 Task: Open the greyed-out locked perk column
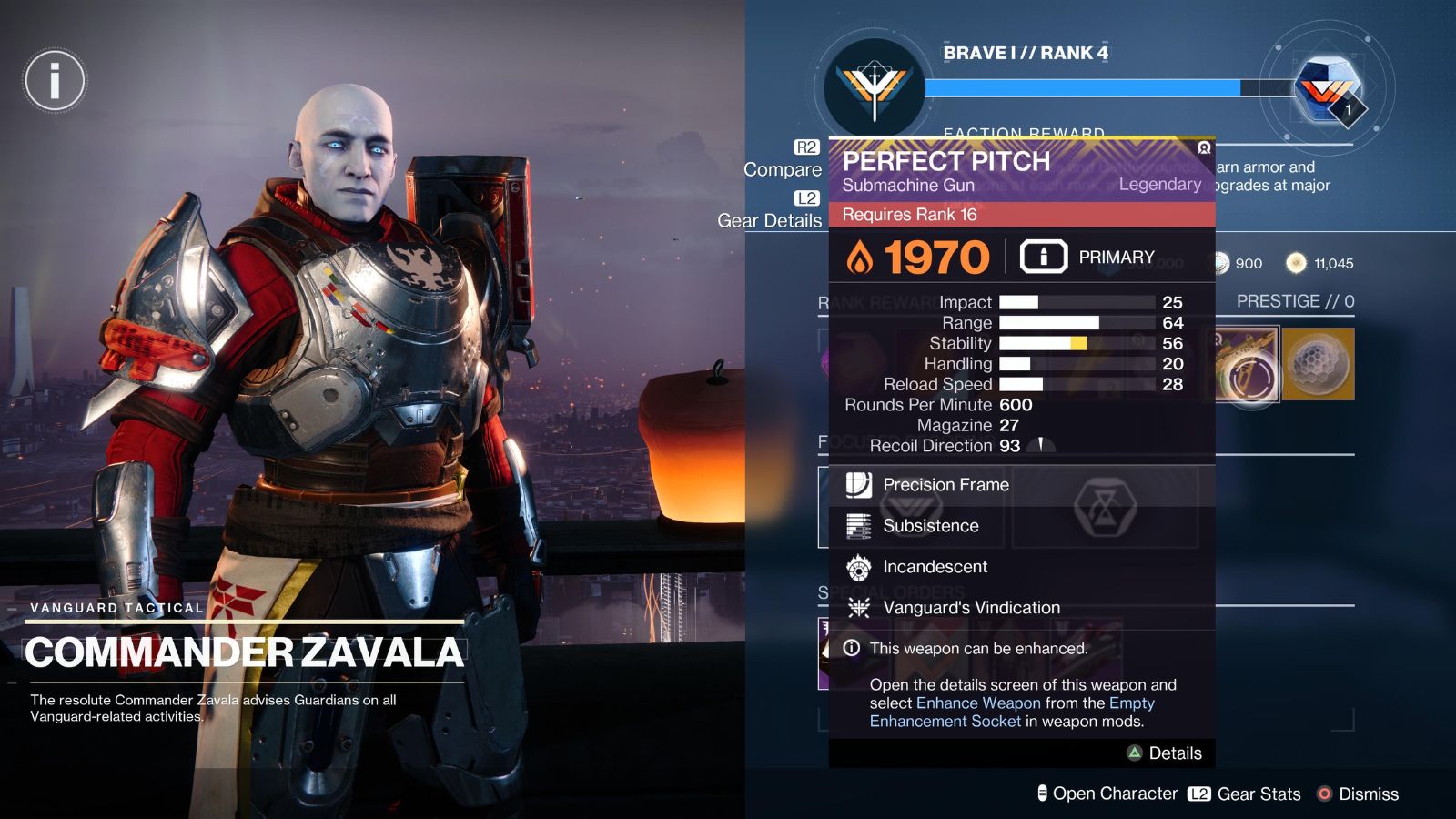[x=1106, y=508]
